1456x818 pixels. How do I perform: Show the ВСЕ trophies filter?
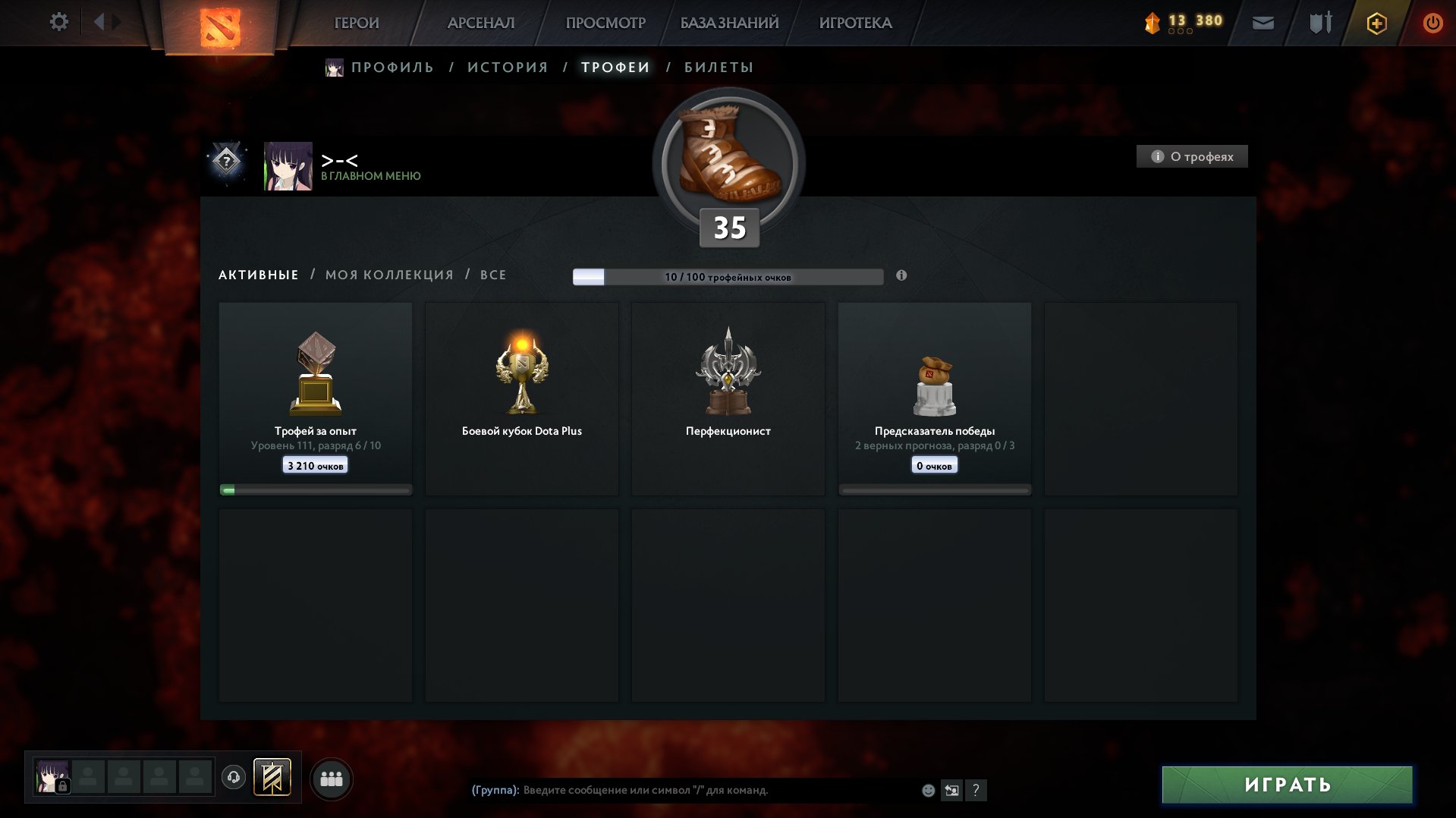click(x=493, y=275)
